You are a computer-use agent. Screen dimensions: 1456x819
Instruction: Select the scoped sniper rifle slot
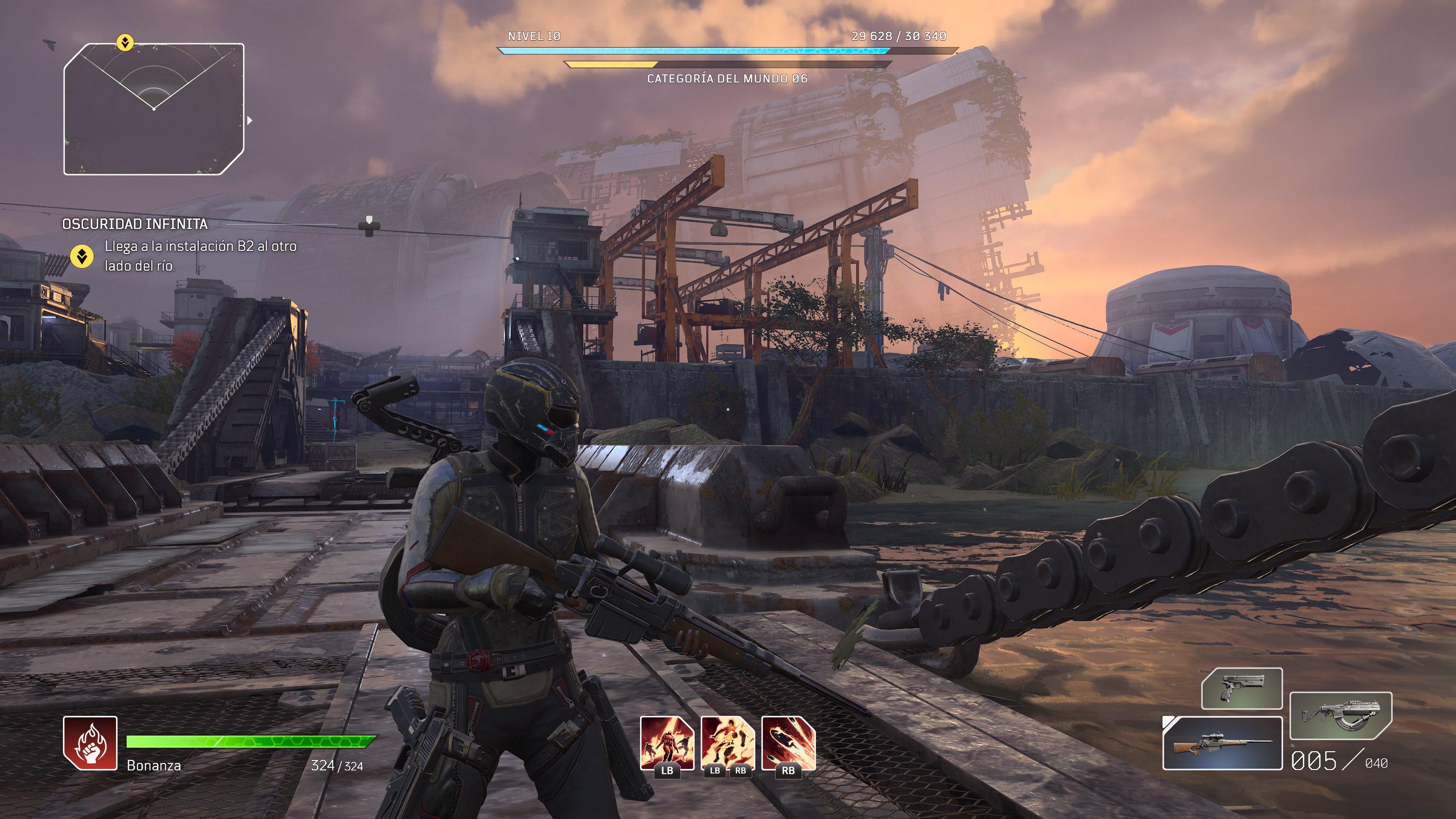pyautogui.click(x=1222, y=743)
